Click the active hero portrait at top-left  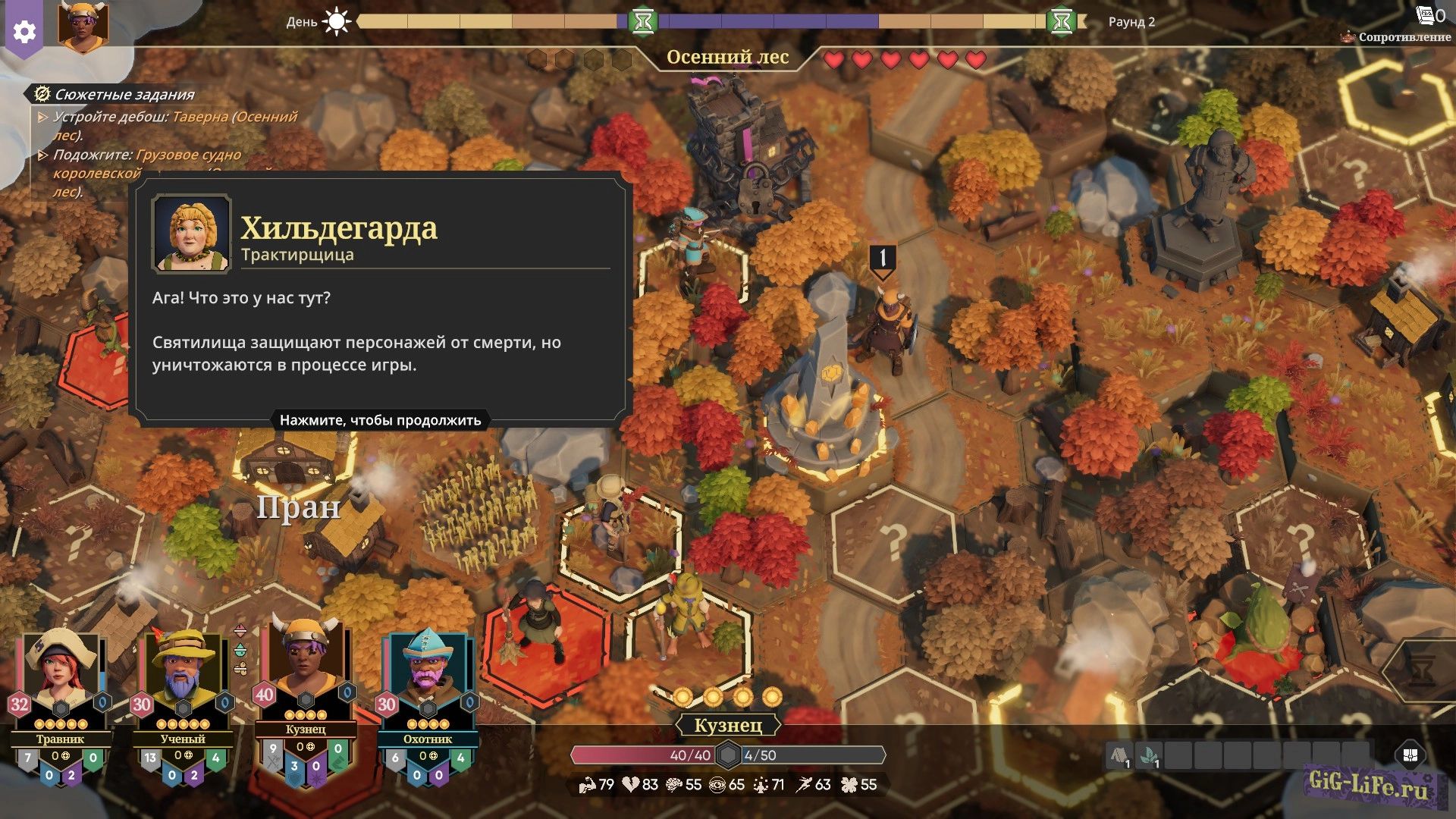83,27
